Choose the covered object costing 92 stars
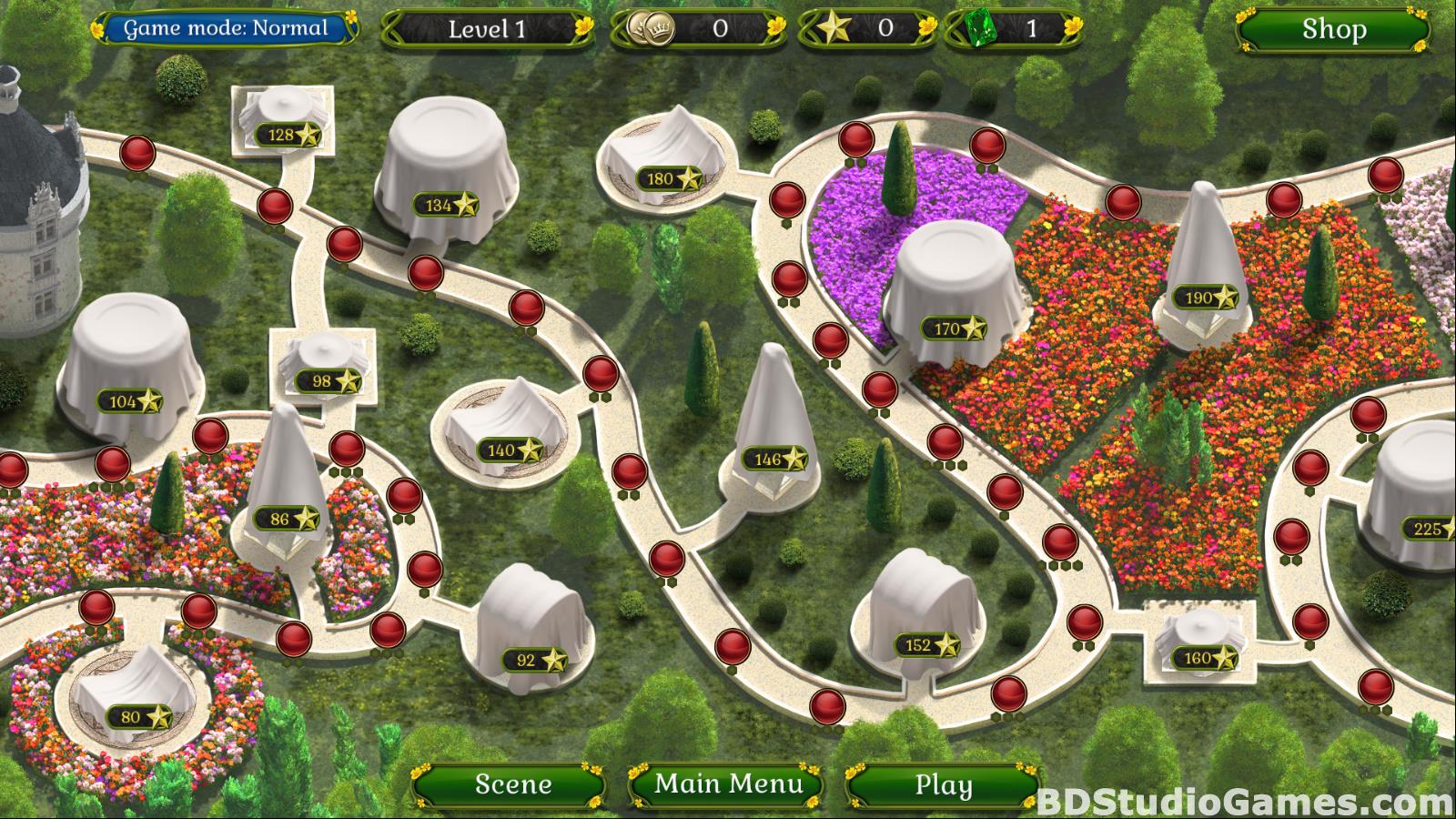 528,628
